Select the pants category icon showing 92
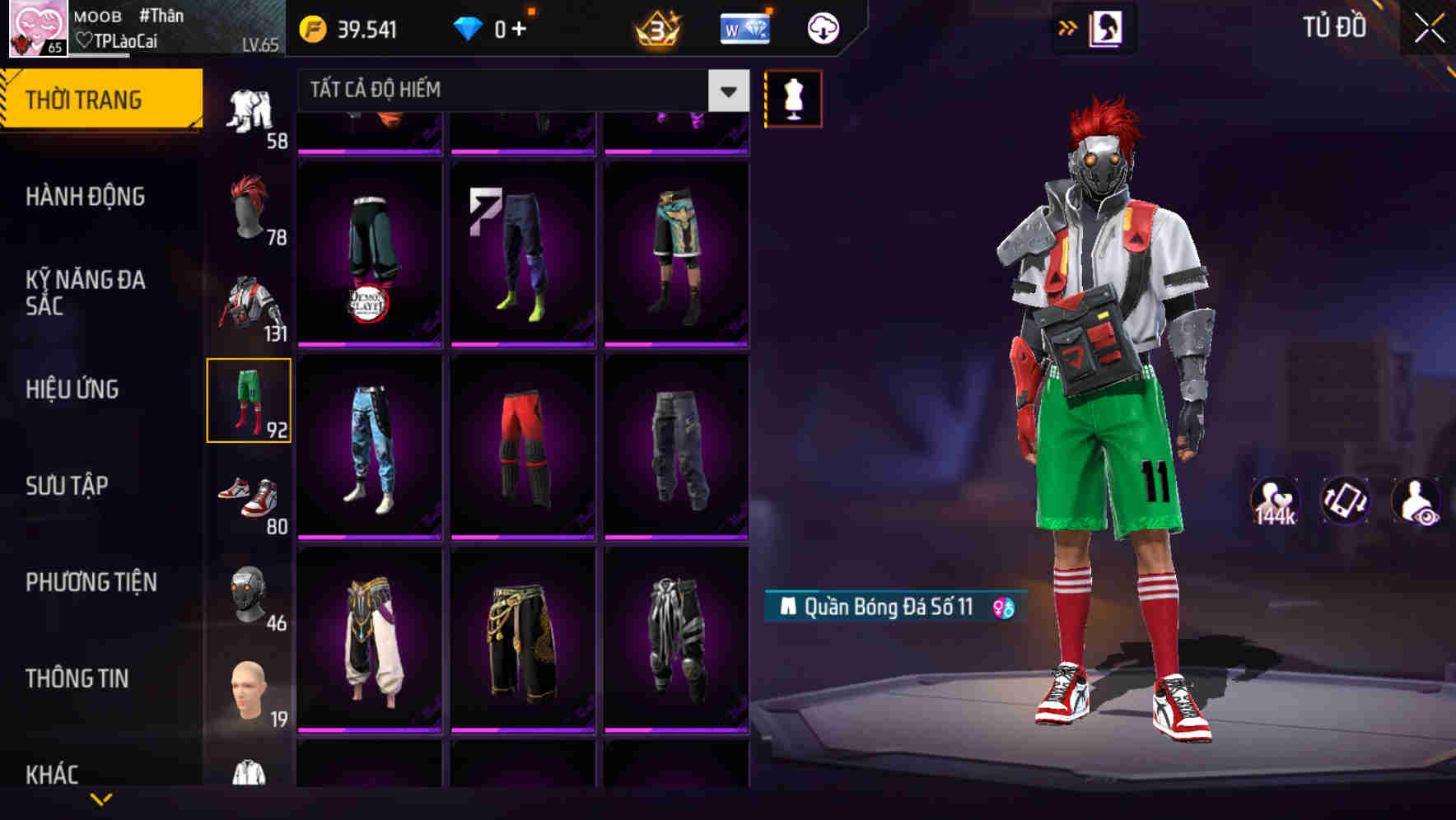The image size is (1456, 820). coord(249,401)
